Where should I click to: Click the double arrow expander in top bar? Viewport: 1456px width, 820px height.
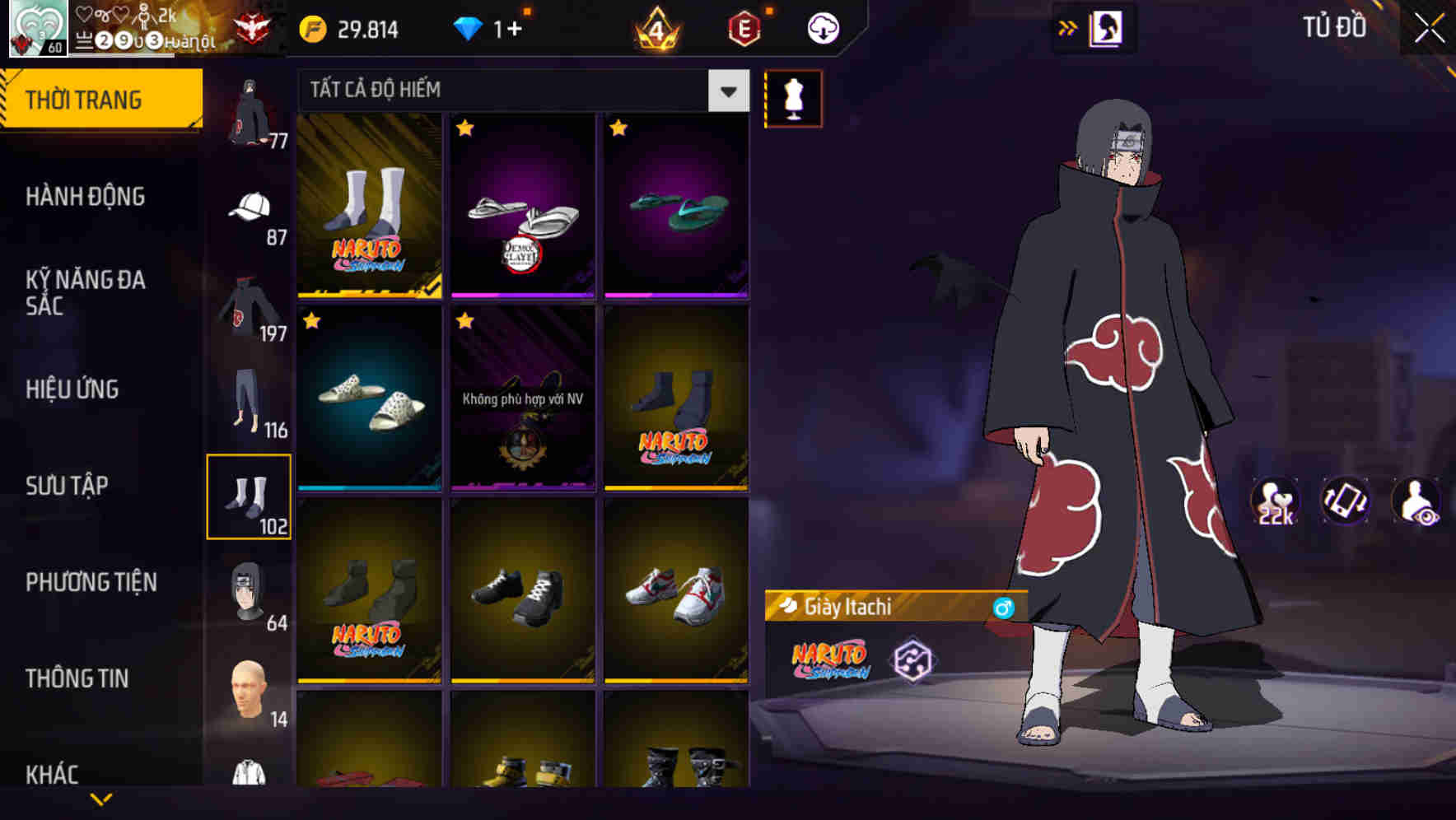(1069, 27)
